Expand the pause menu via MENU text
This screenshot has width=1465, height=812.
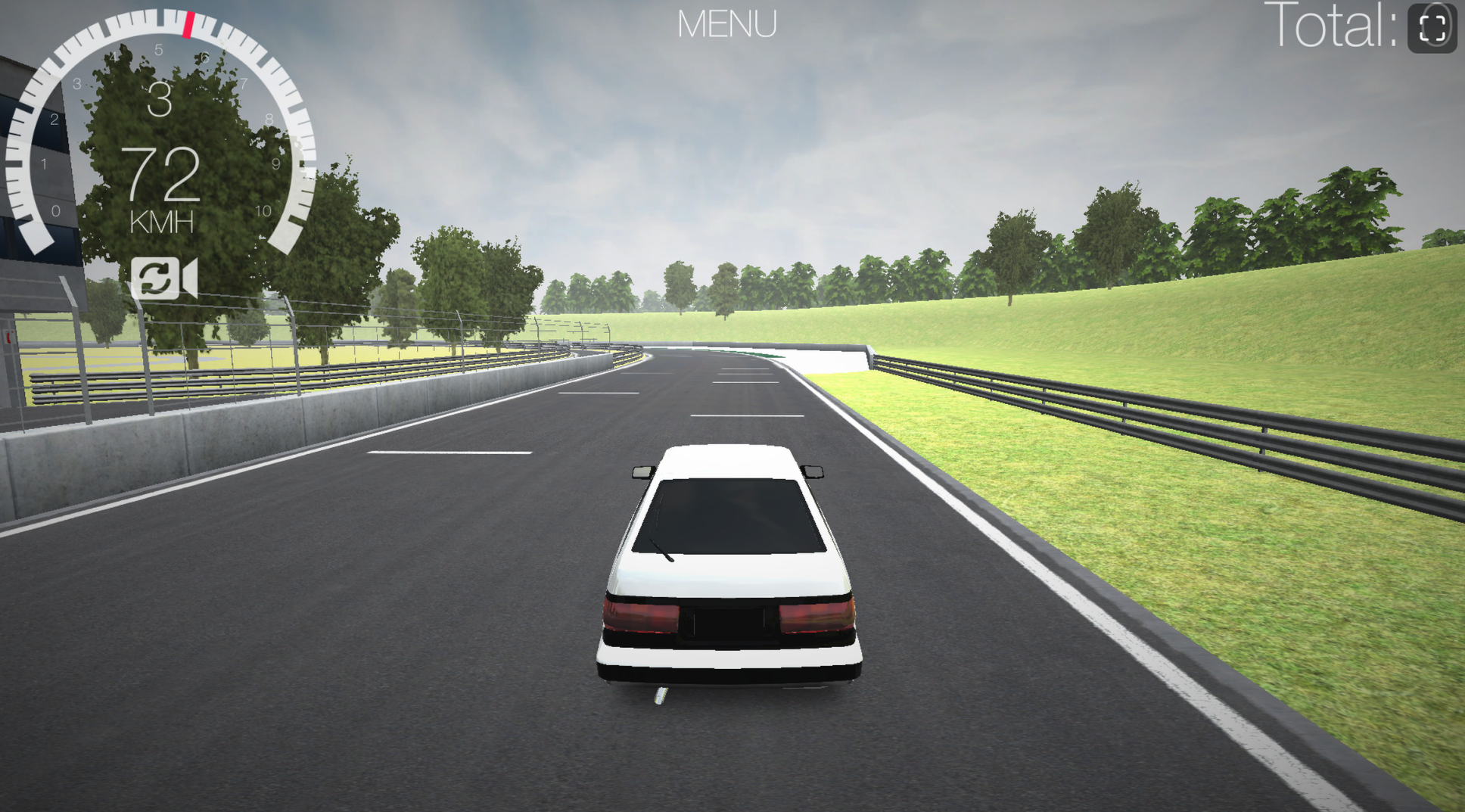[729, 23]
